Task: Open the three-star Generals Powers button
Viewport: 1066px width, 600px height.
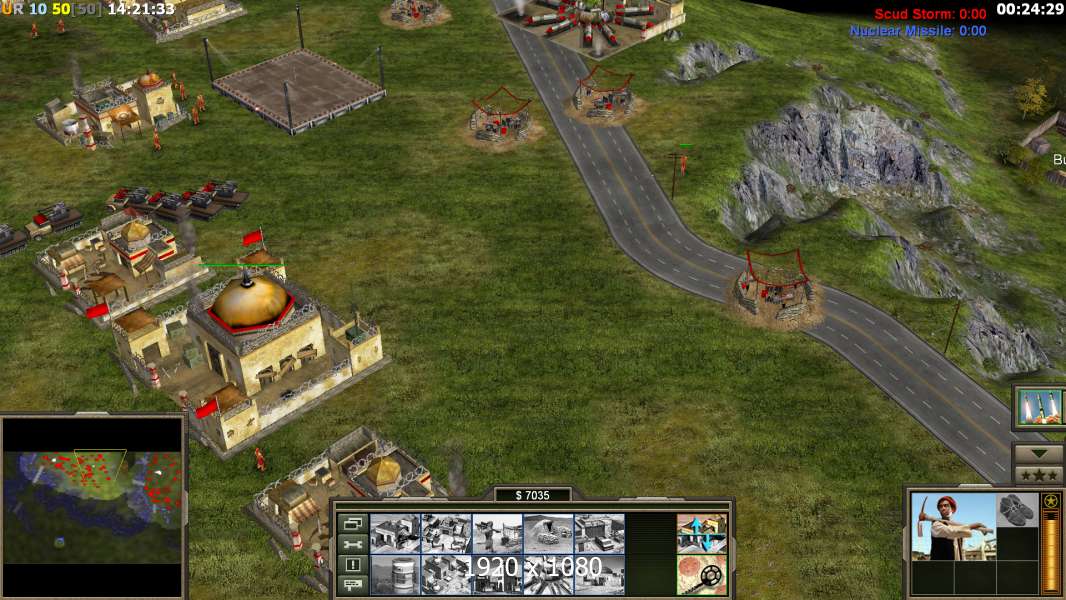Action: click(x=1038, y=474)
